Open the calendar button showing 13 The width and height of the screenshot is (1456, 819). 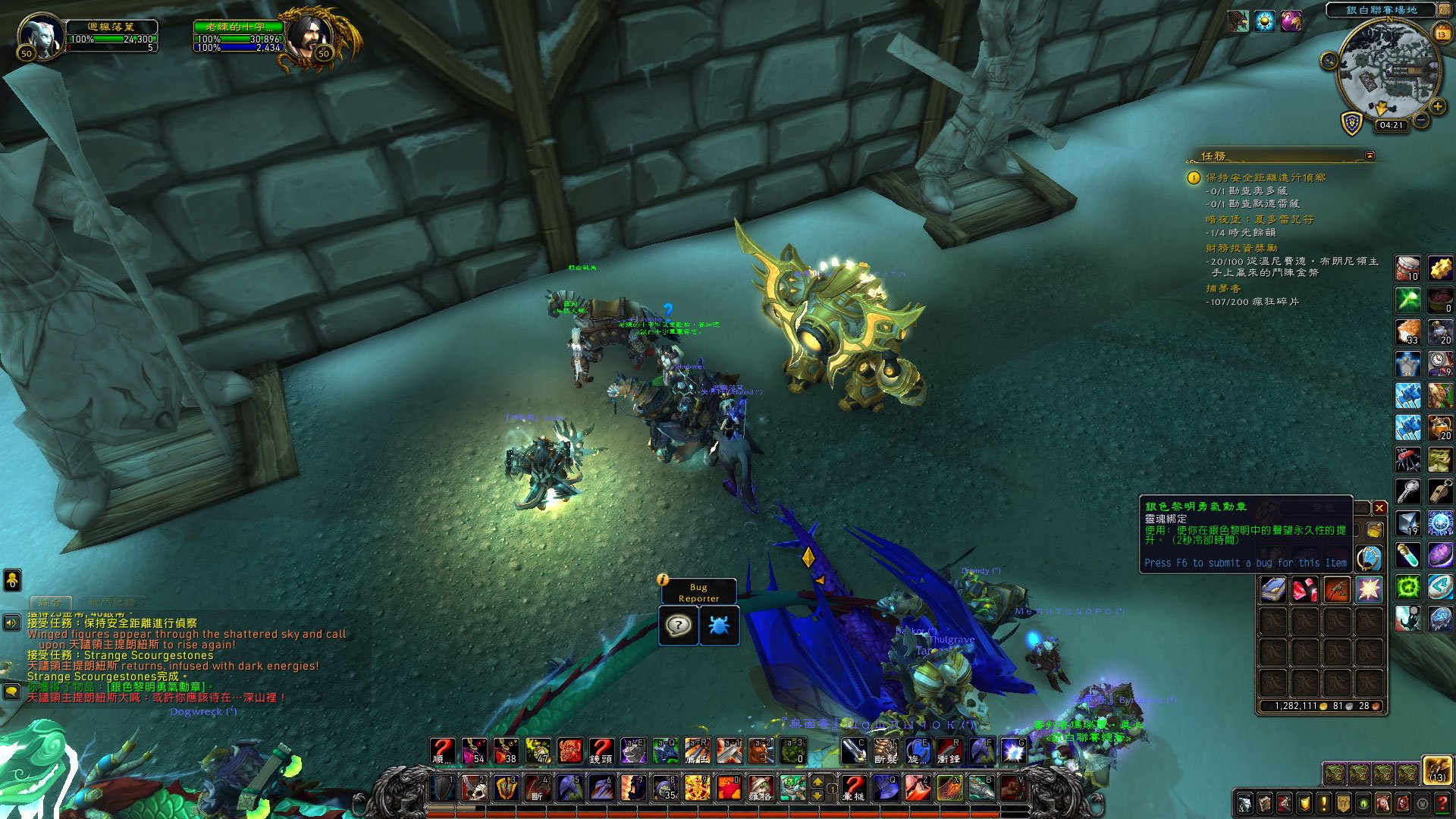coord(1442,33)
